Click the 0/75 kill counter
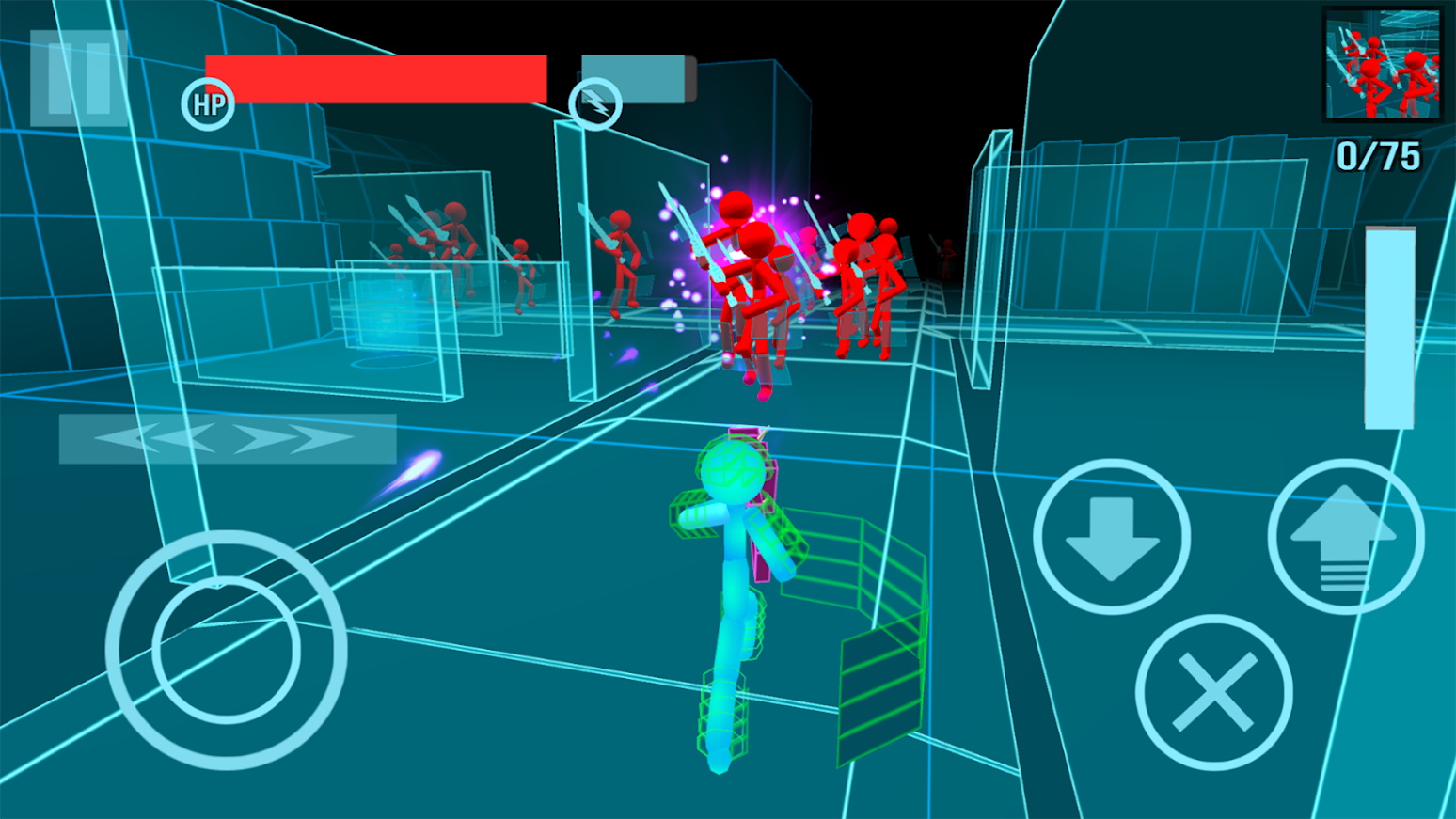1456x819 pixels. click(x=1377, y=155)
